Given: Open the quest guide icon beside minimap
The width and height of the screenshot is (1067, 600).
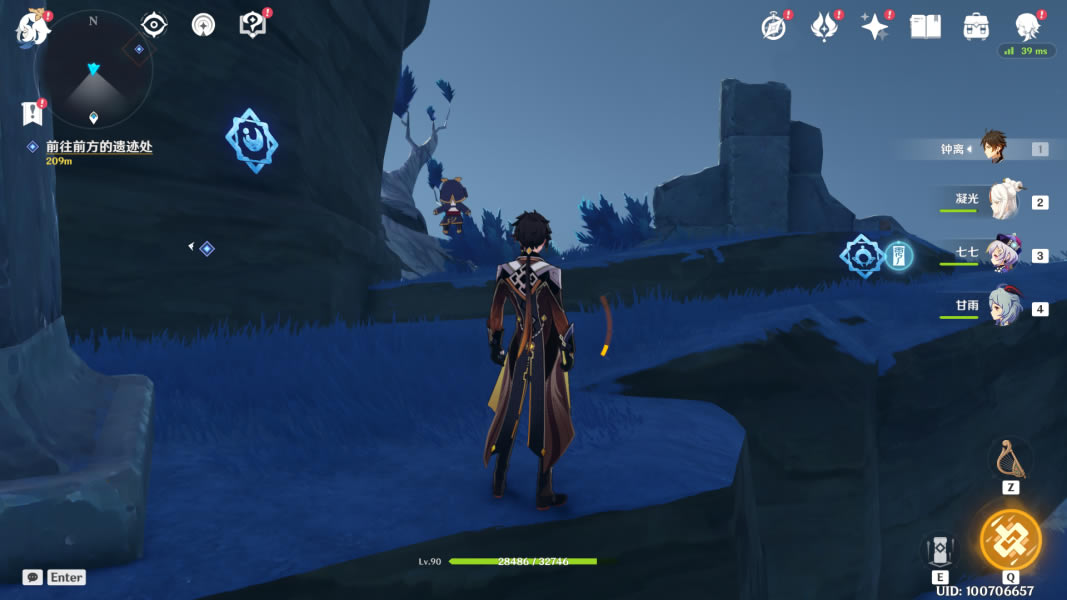Looking at the screenshot, I should (x=203, y=25).
